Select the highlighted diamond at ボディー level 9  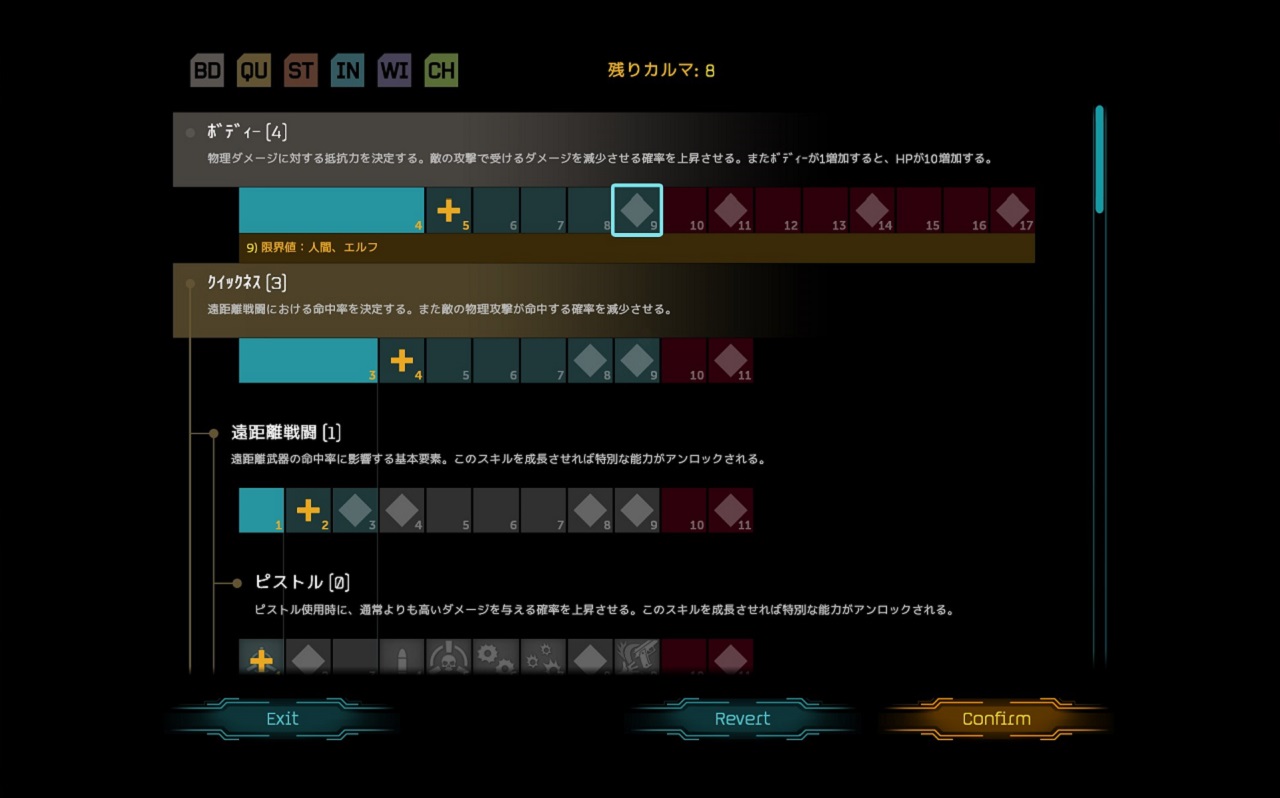tap(637, 209)
